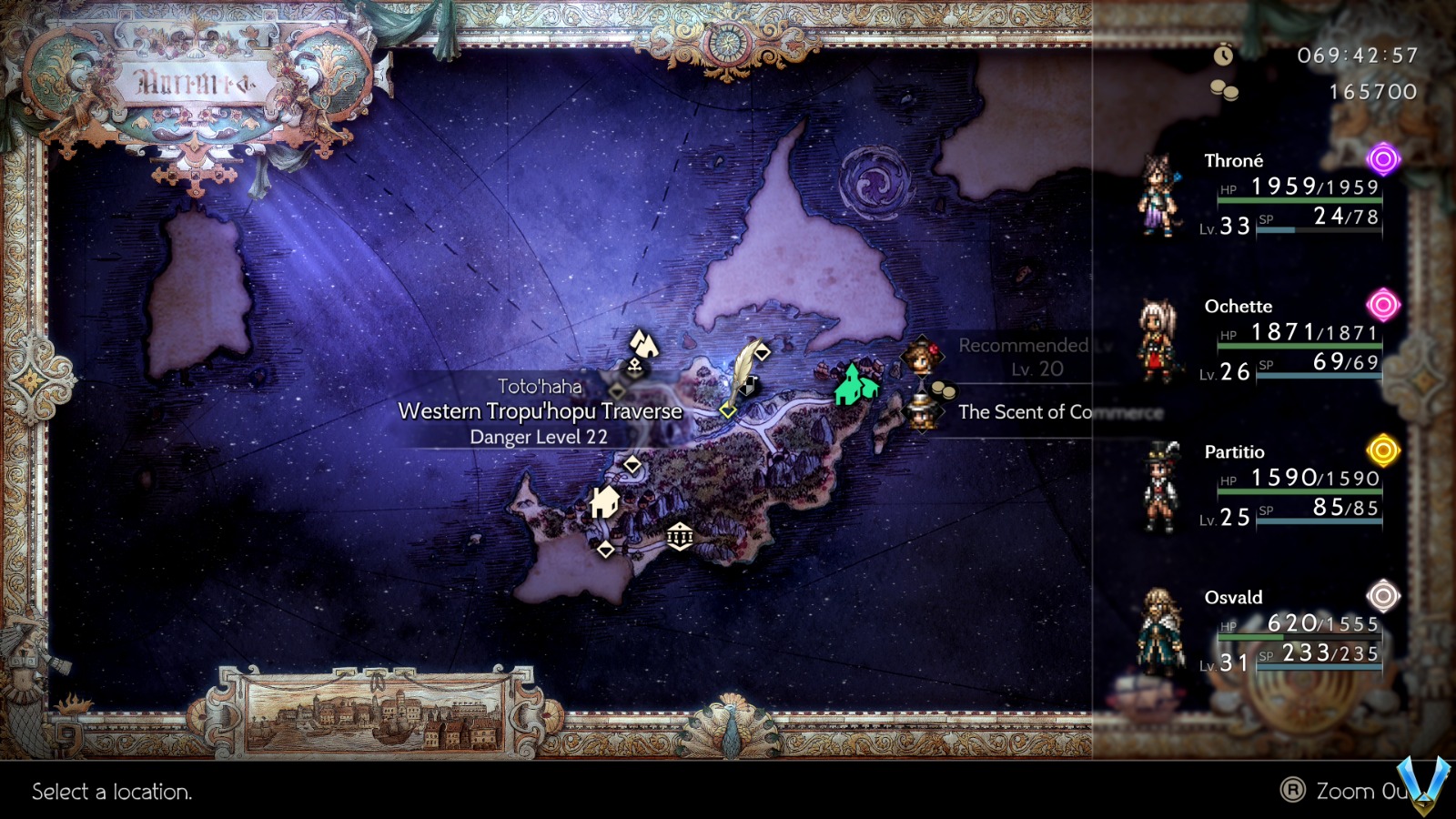Select the green church marker on Toto'haha
The width and height of the screenshot is (1456, 819).
point(851,385)
